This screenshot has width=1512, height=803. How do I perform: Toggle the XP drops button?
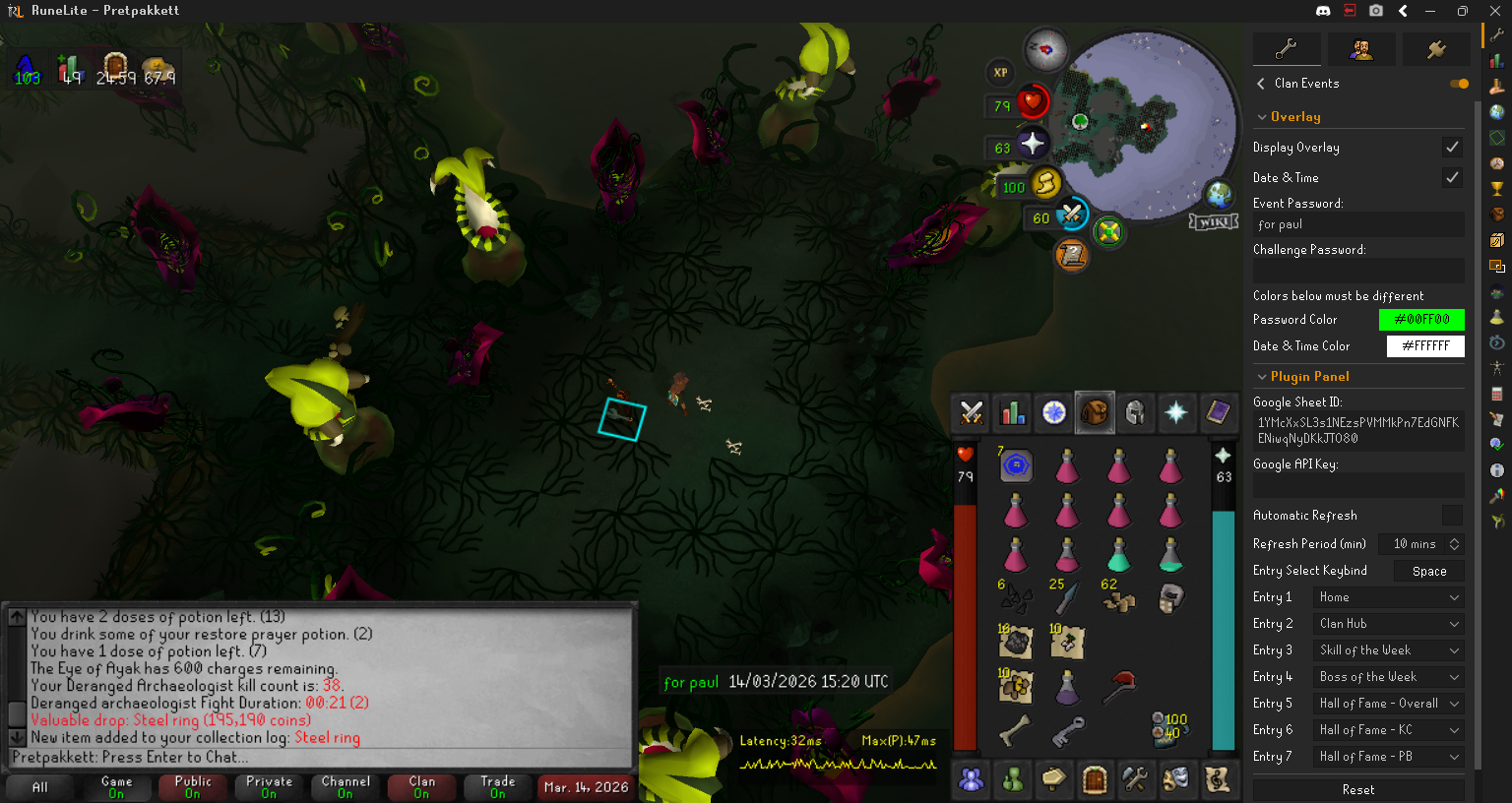pyautogui.click(x=1000, y=72)
